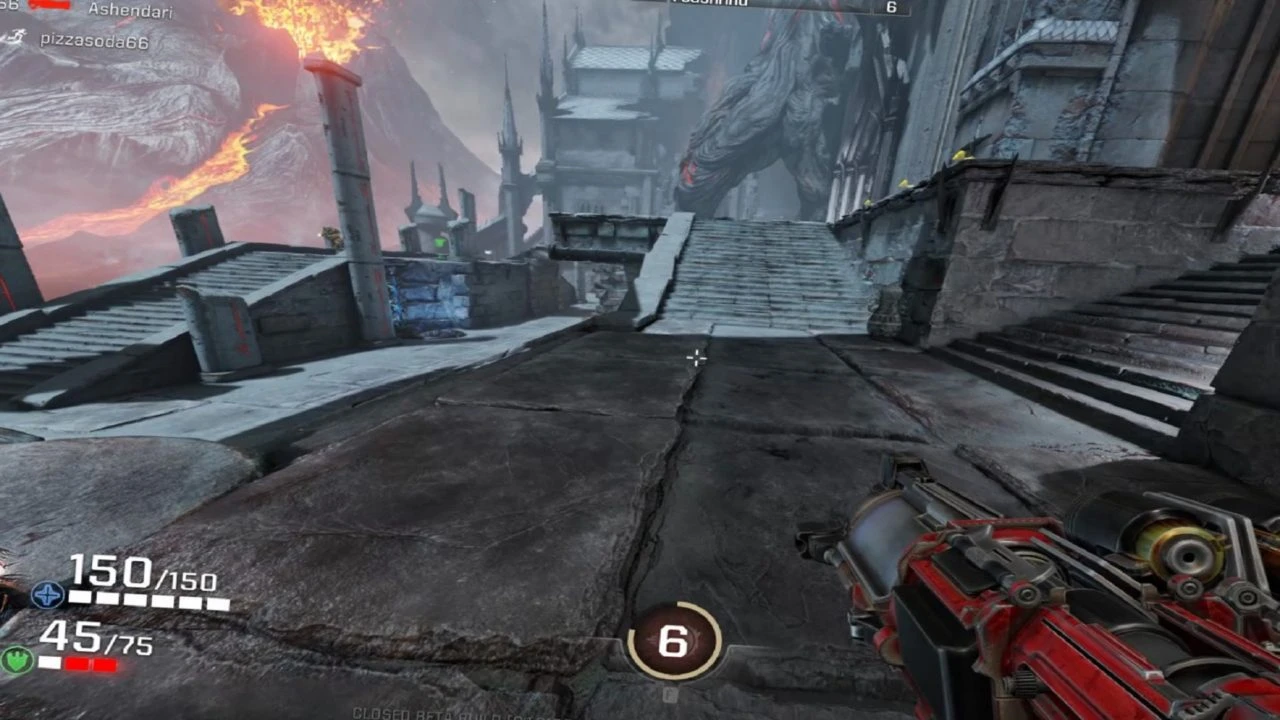Image resolution: width=1280 pixels, height=720 pixels.
Task: Select the green armor shield icon
Action: pos(16,661)
